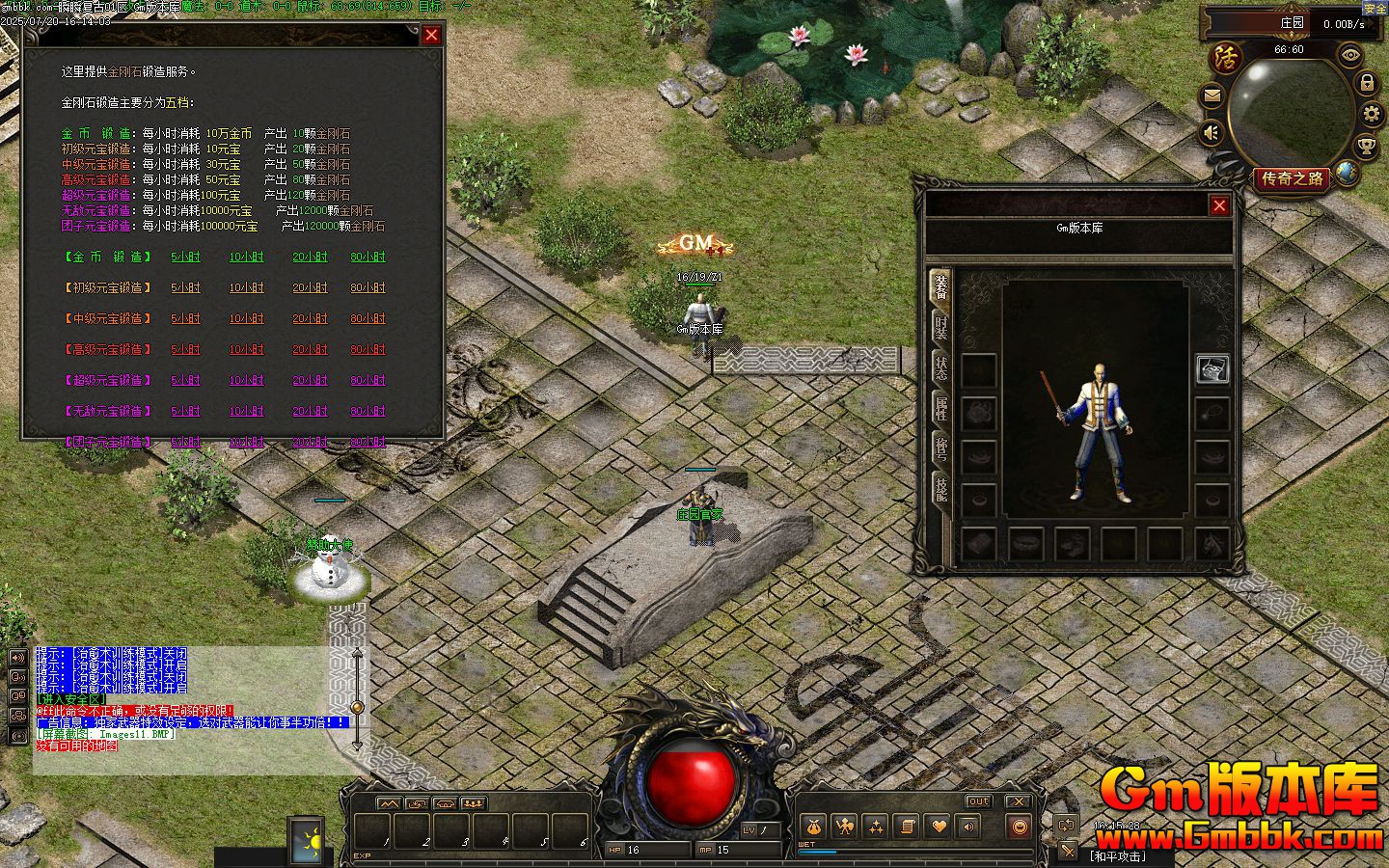The width and height of the screenshot is (1389, 868).
Task: Open the scroll icon in the bottom bar
Action: point(906,827)
